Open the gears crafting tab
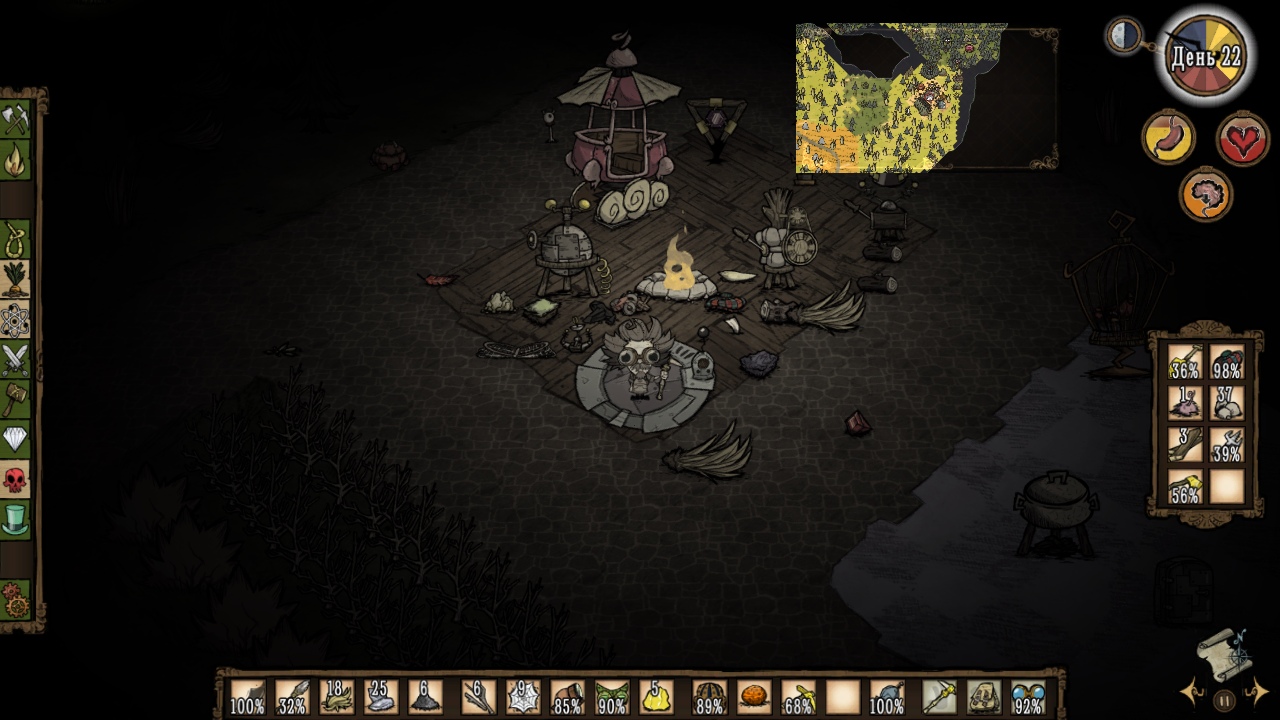This screenshot has height=720, width=1280. click(x=16, y=600)
